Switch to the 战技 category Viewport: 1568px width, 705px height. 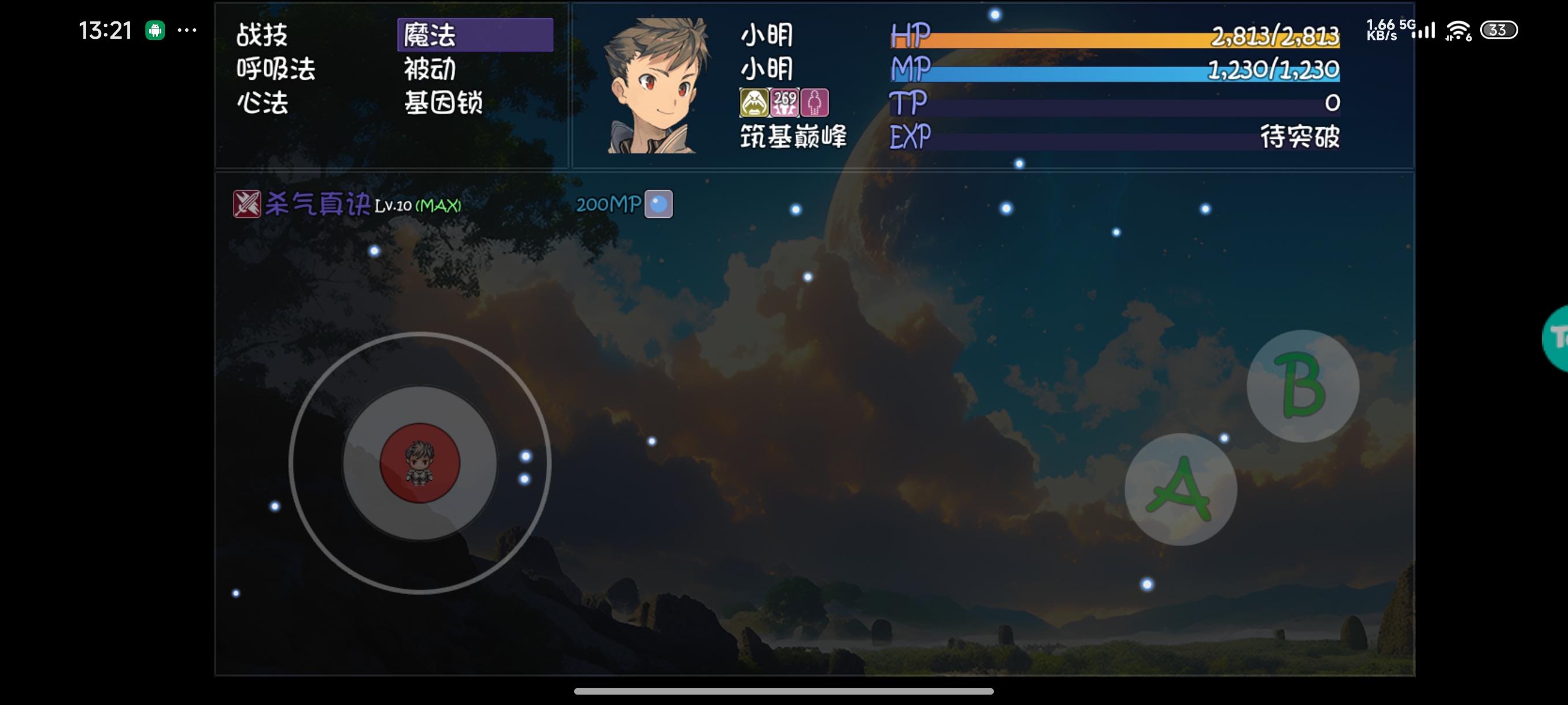pyautogui.click(x=263, y=35)
